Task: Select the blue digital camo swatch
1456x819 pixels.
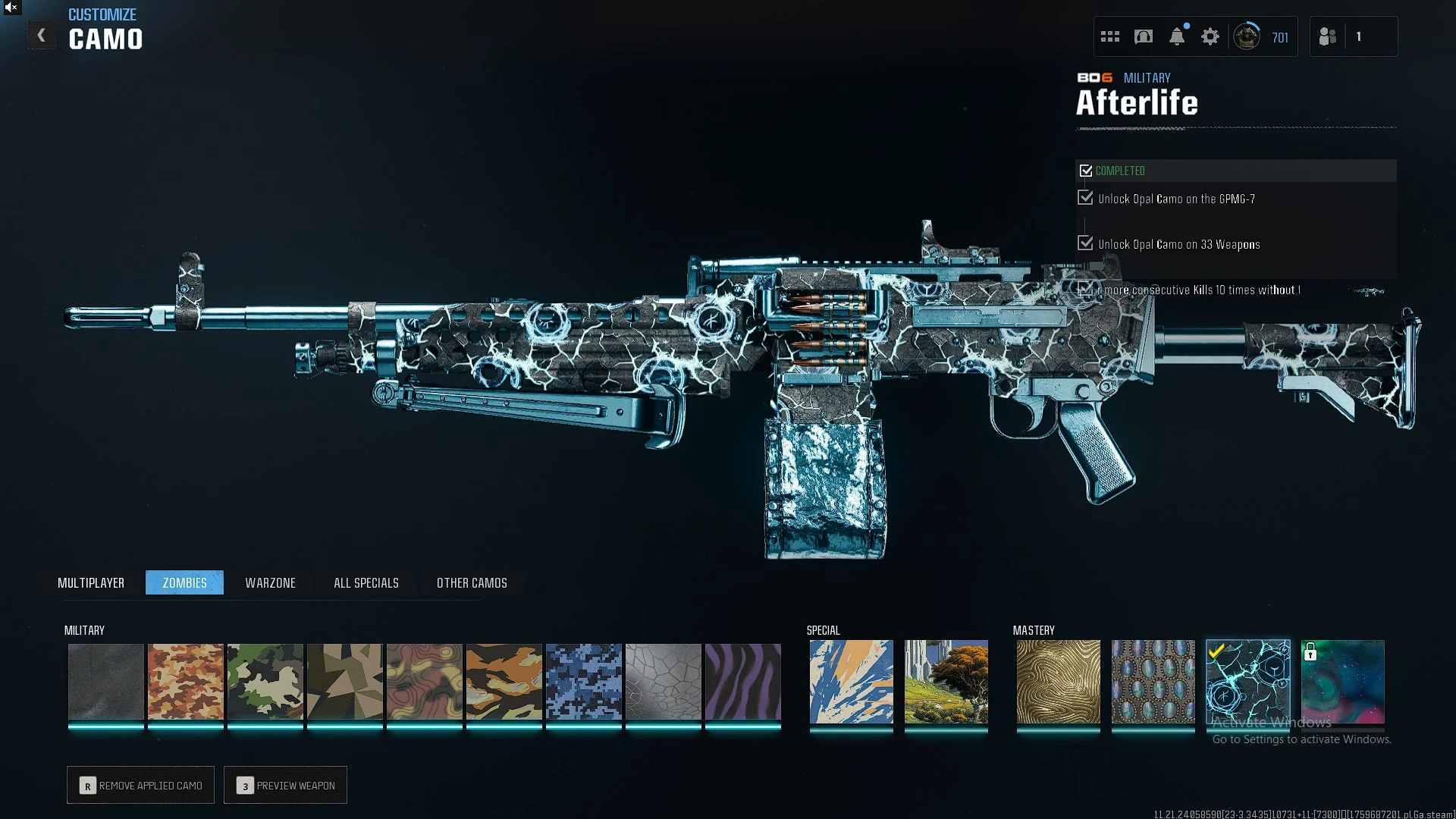Action: coord(584,682)
